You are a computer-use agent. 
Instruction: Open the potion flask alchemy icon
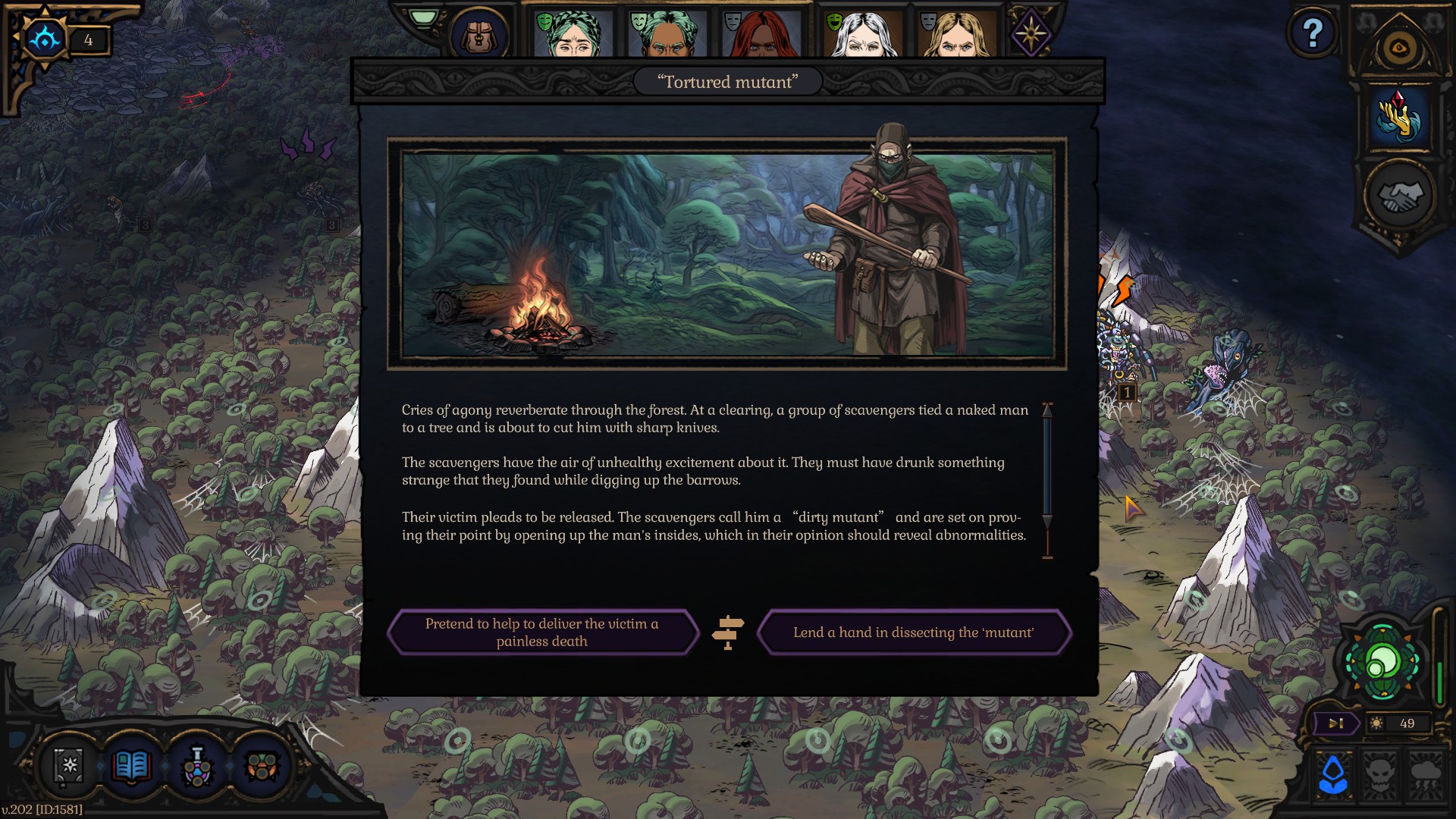pos(197,767)
